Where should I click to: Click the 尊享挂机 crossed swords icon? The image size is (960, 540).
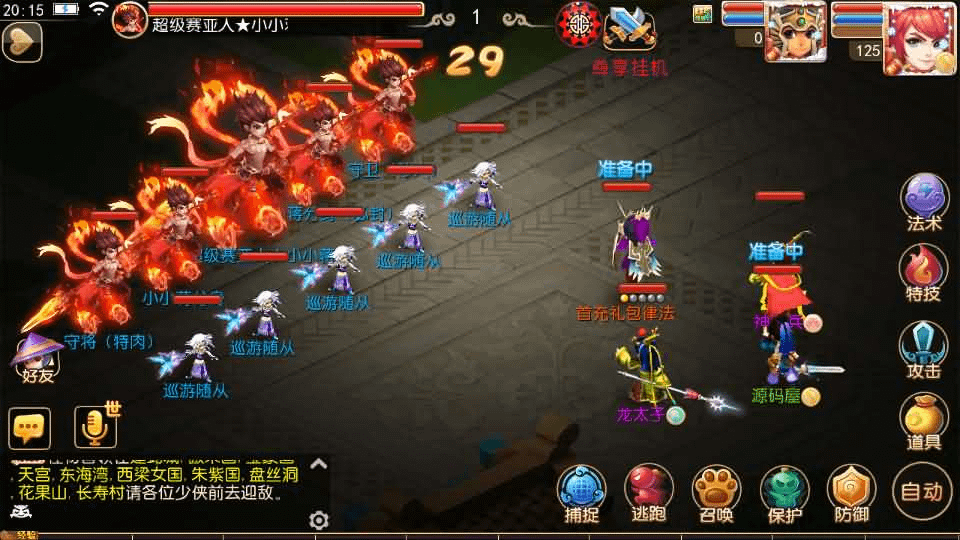point(630,28)
